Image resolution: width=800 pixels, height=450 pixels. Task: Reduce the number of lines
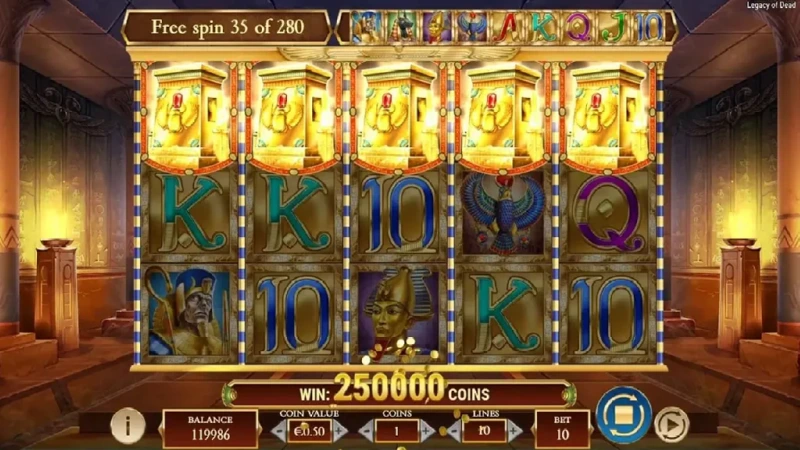click(x=454, y=430)
